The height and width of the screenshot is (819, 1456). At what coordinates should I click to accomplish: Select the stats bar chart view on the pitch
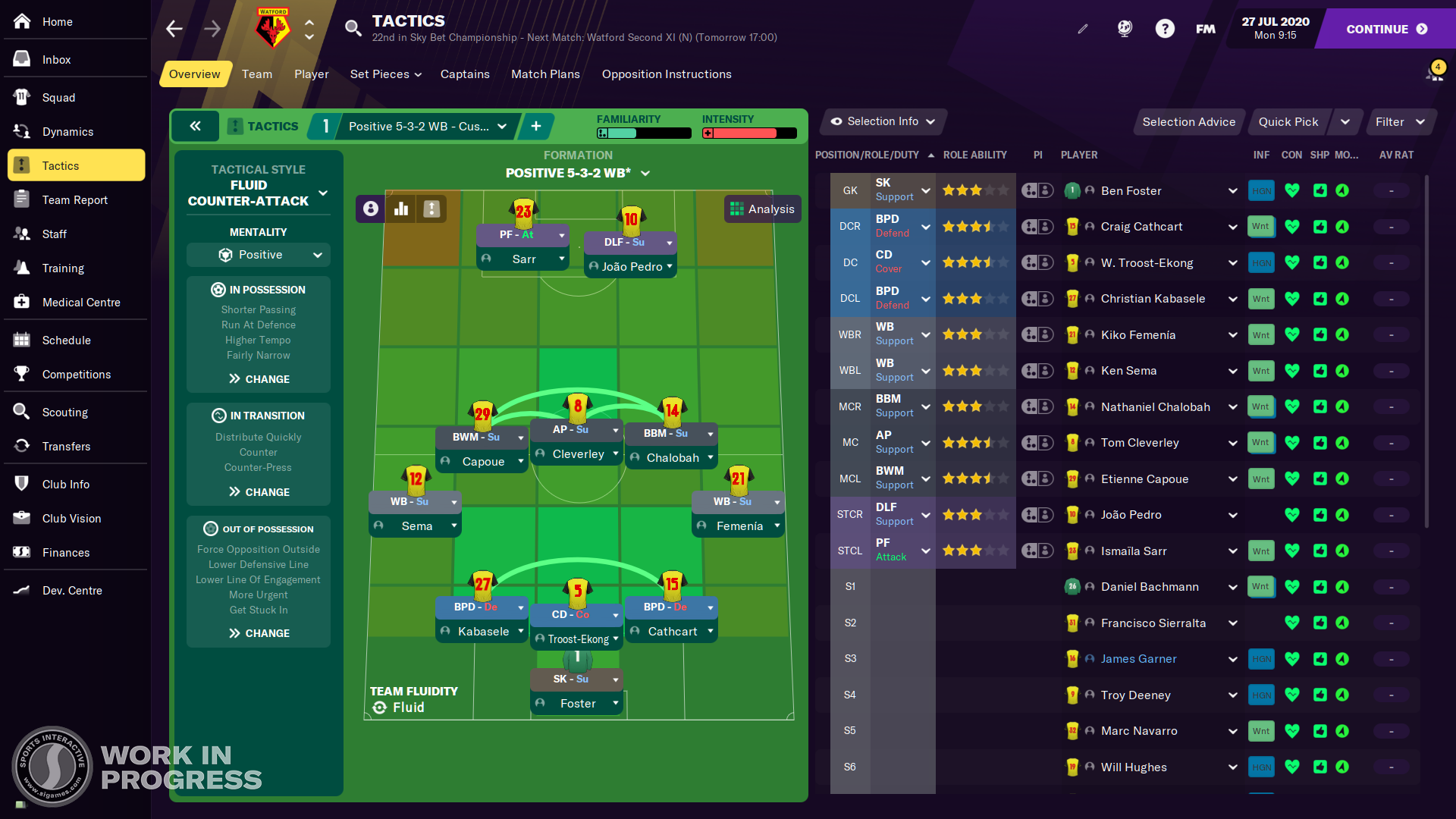coord(400,209)
